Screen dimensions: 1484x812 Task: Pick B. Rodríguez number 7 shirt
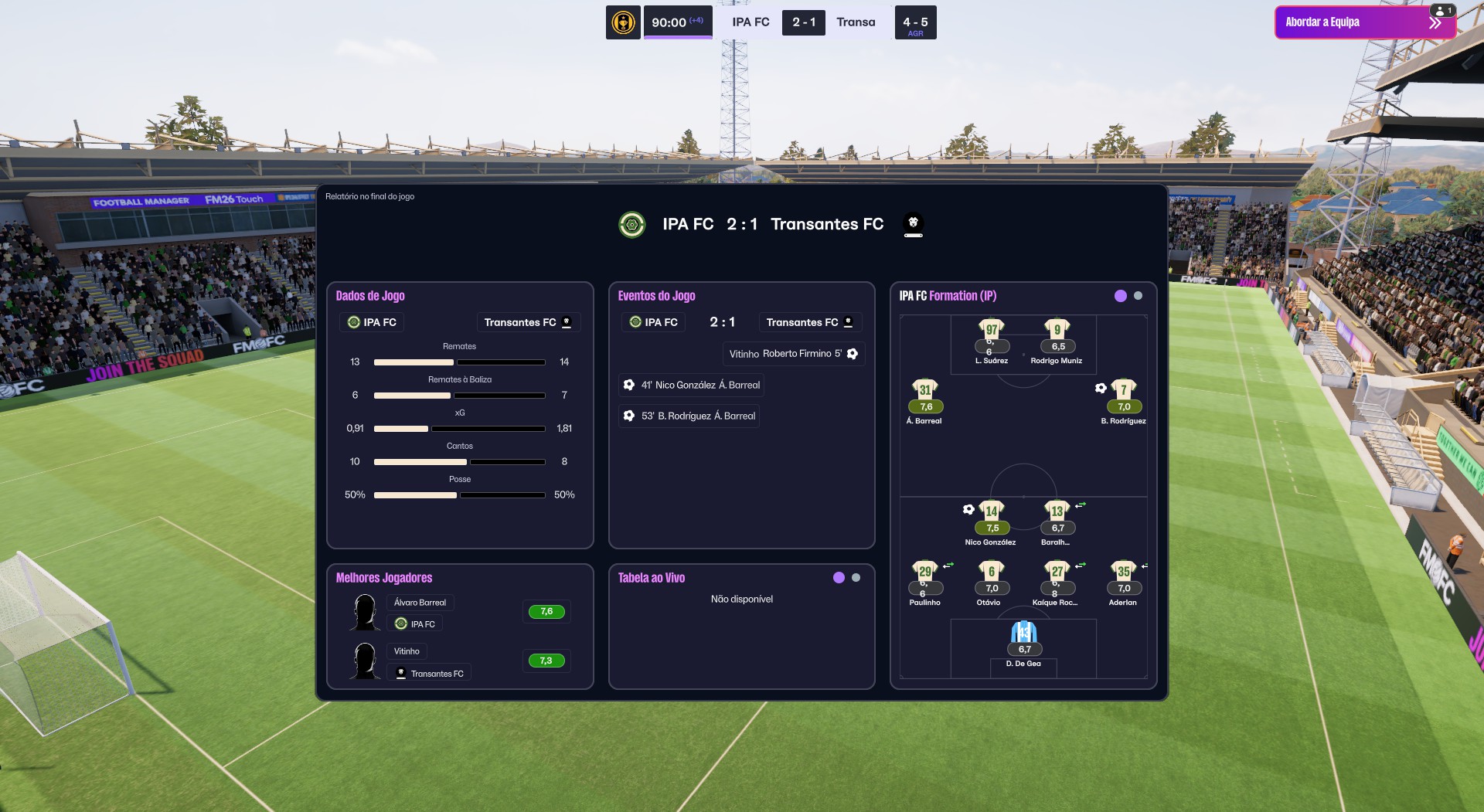pyautogui.click(x=1123, y=390)
